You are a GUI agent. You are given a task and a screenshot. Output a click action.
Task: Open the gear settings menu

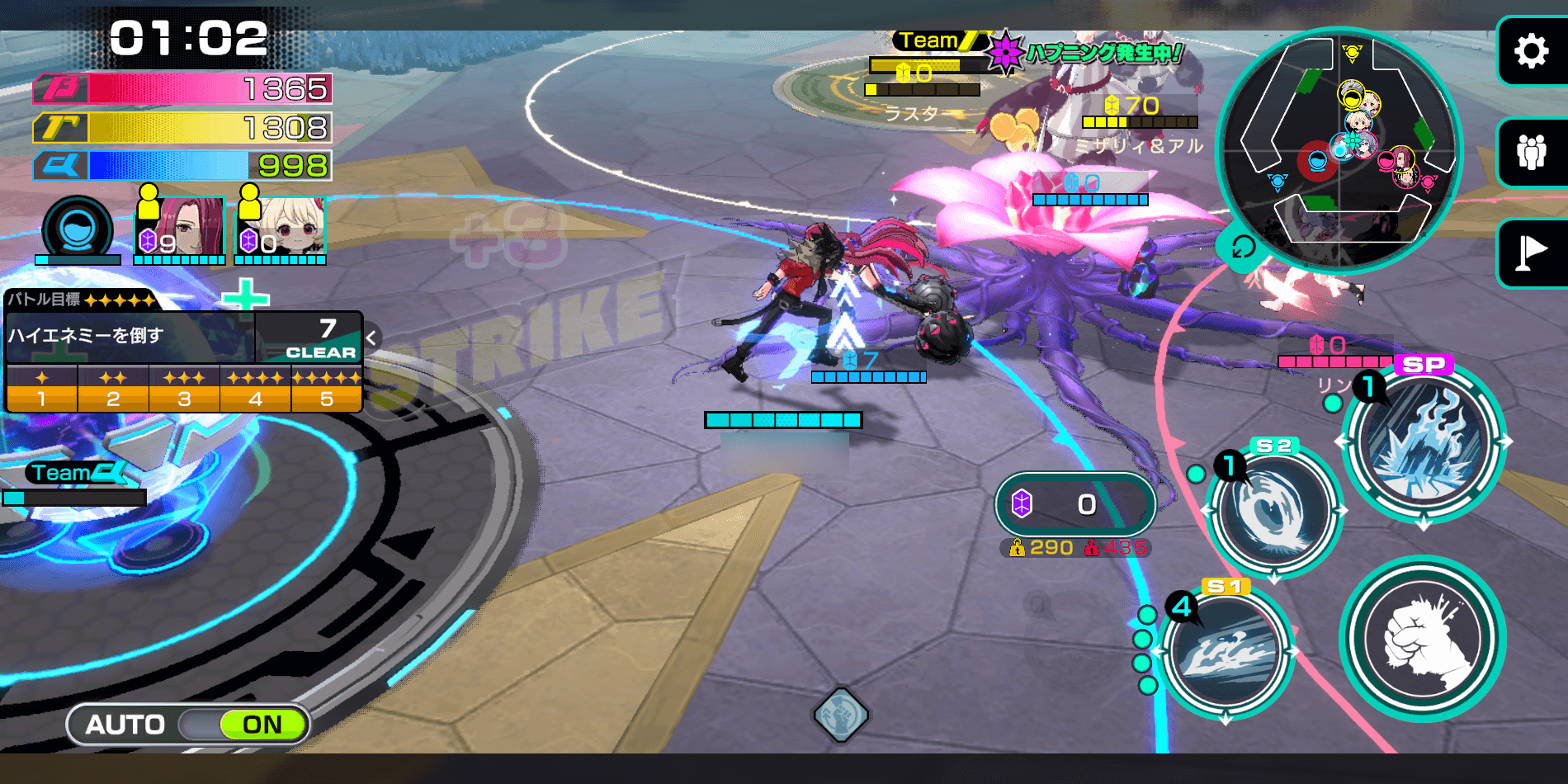[1531, 51]
